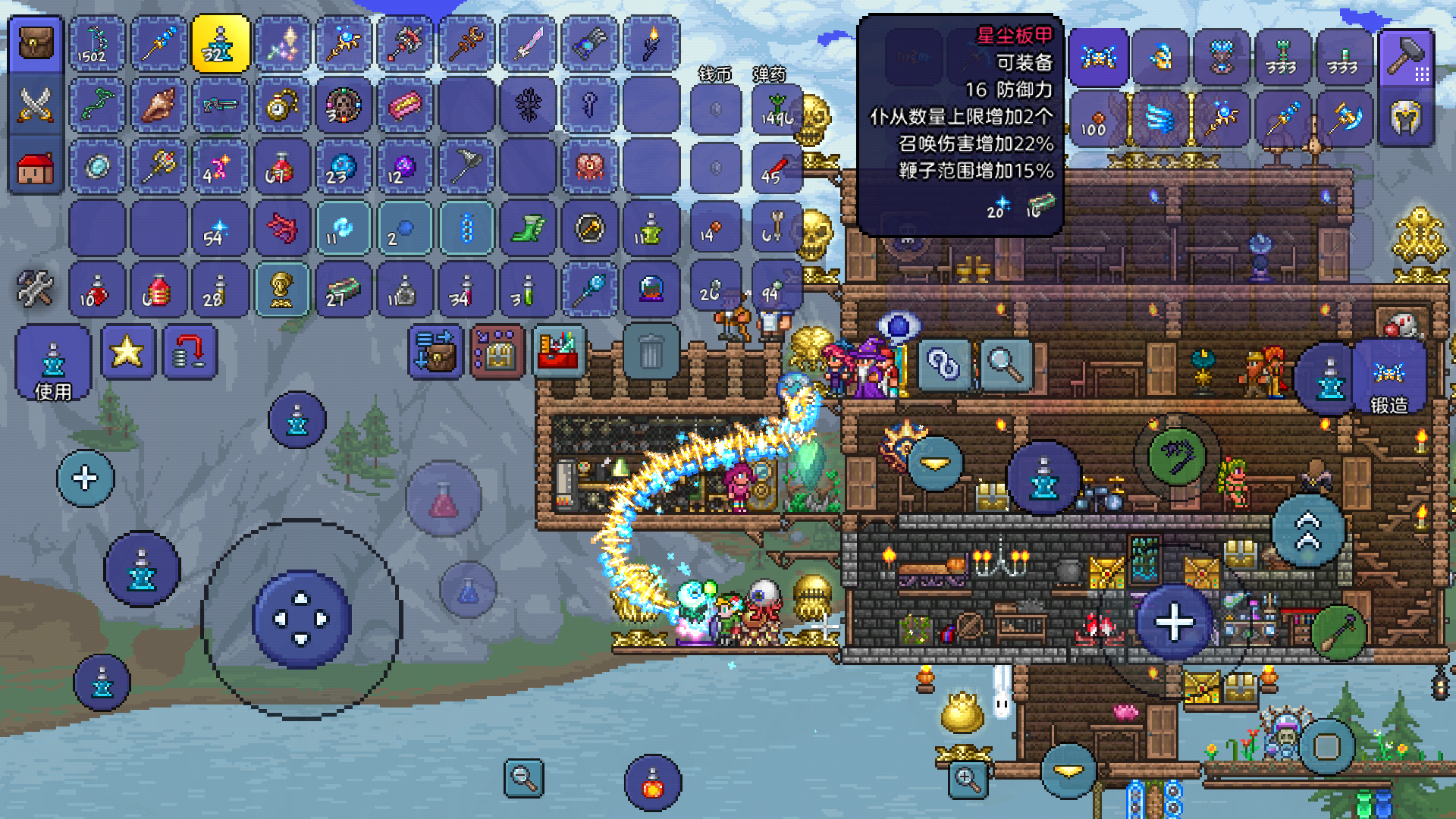Open the red house housing tab
This screenshot has height=819, width=1456.
pyautogui.click(x=35, y=167)
